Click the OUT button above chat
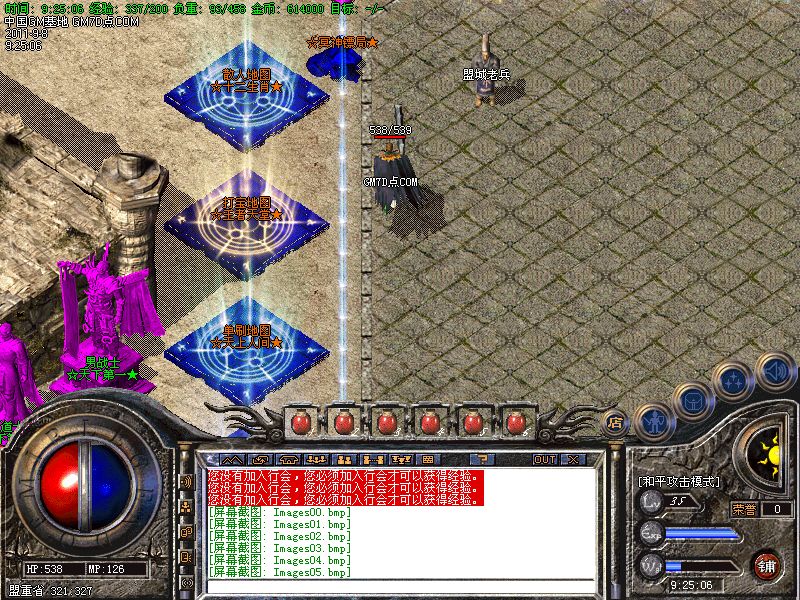Viewport: 800px width, 600px height. [544, 459]
